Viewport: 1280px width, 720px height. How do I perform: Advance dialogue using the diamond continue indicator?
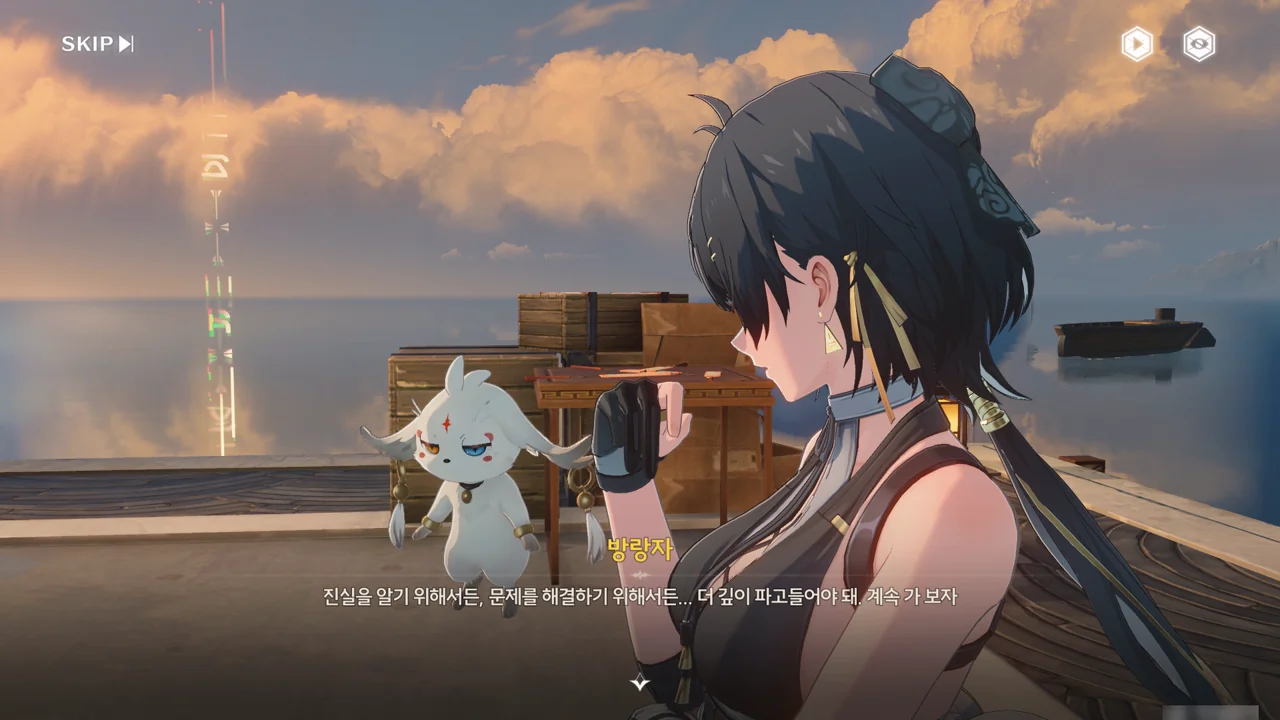pyautogui.click(x=640, y=683)
